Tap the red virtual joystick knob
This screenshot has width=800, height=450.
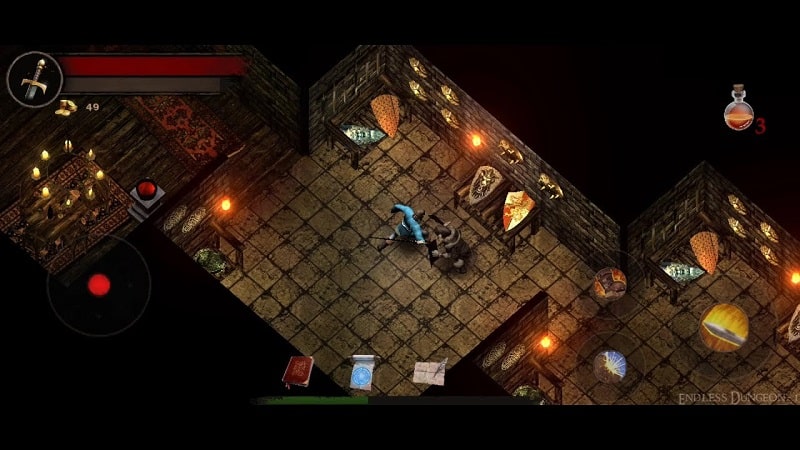[99, 285]
